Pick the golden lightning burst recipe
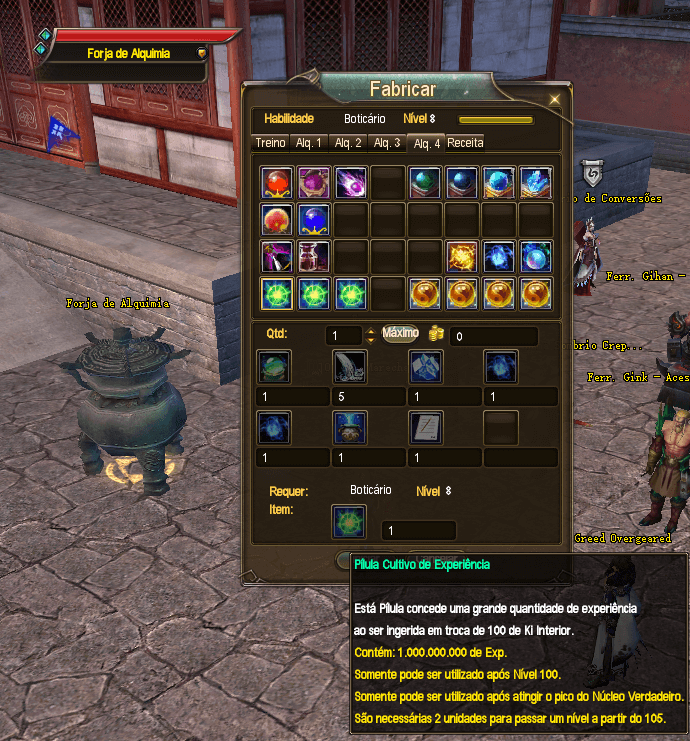690x741 pixels. (x=461, y=256)
